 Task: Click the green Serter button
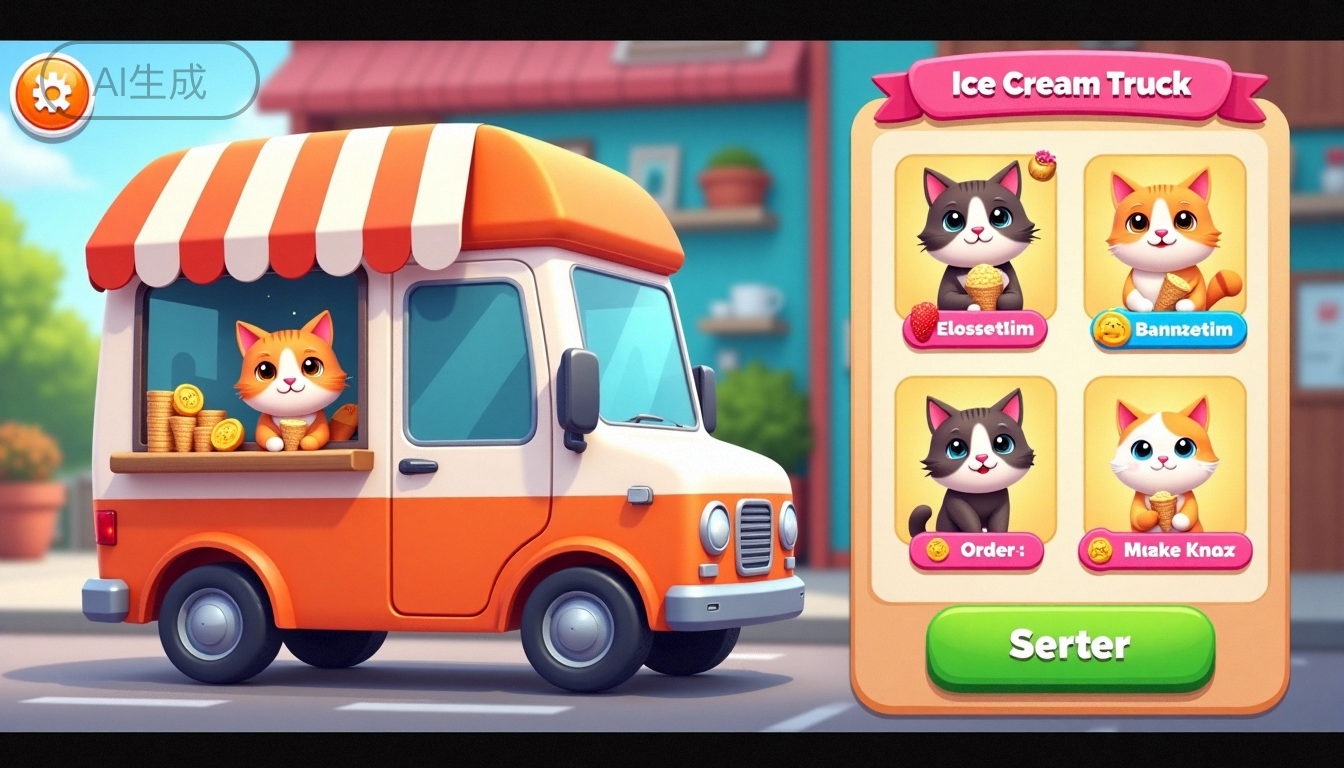(x=1070, y=645)
